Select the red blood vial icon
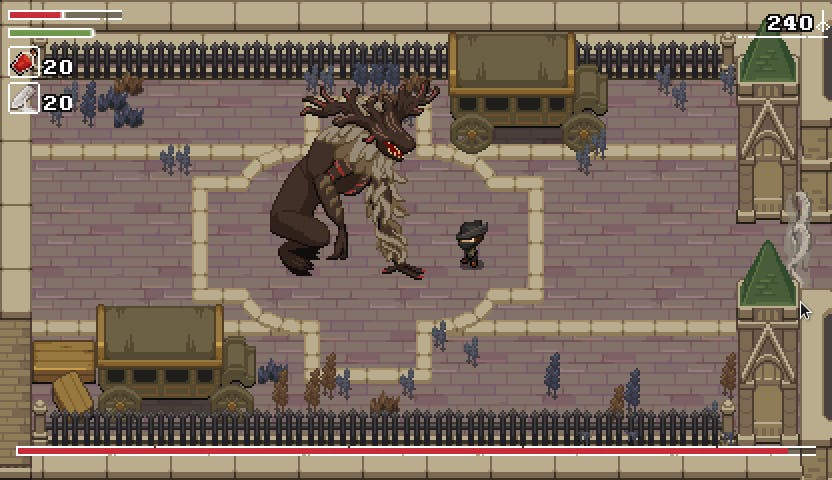Screen dimensions: 832x480 (24, 64)
